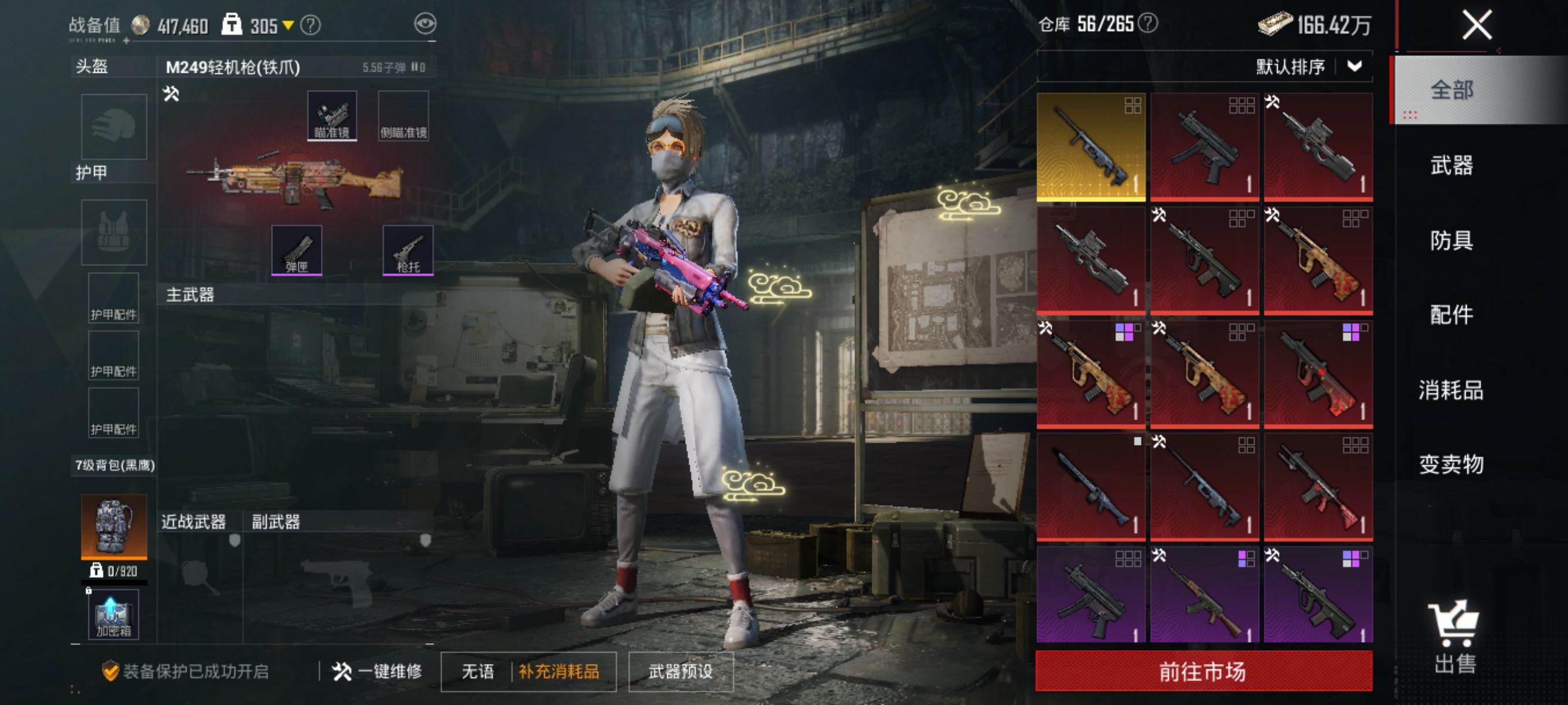The width and height of the screenshot is (1568, 705).
Task: Select the equipped M249 light machine gun
Action: click(x=295, y=181)
